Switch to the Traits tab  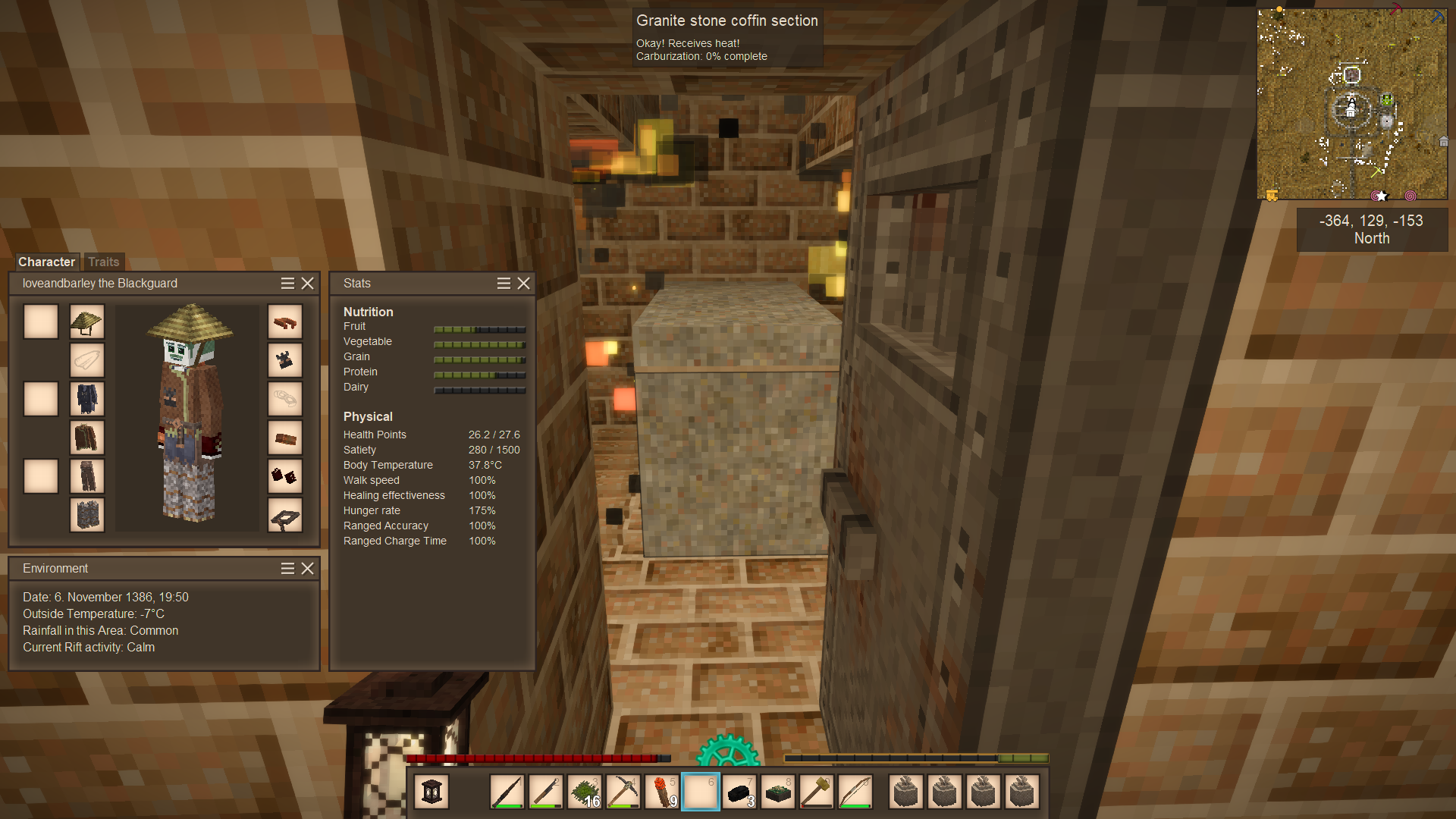point(104,262)
